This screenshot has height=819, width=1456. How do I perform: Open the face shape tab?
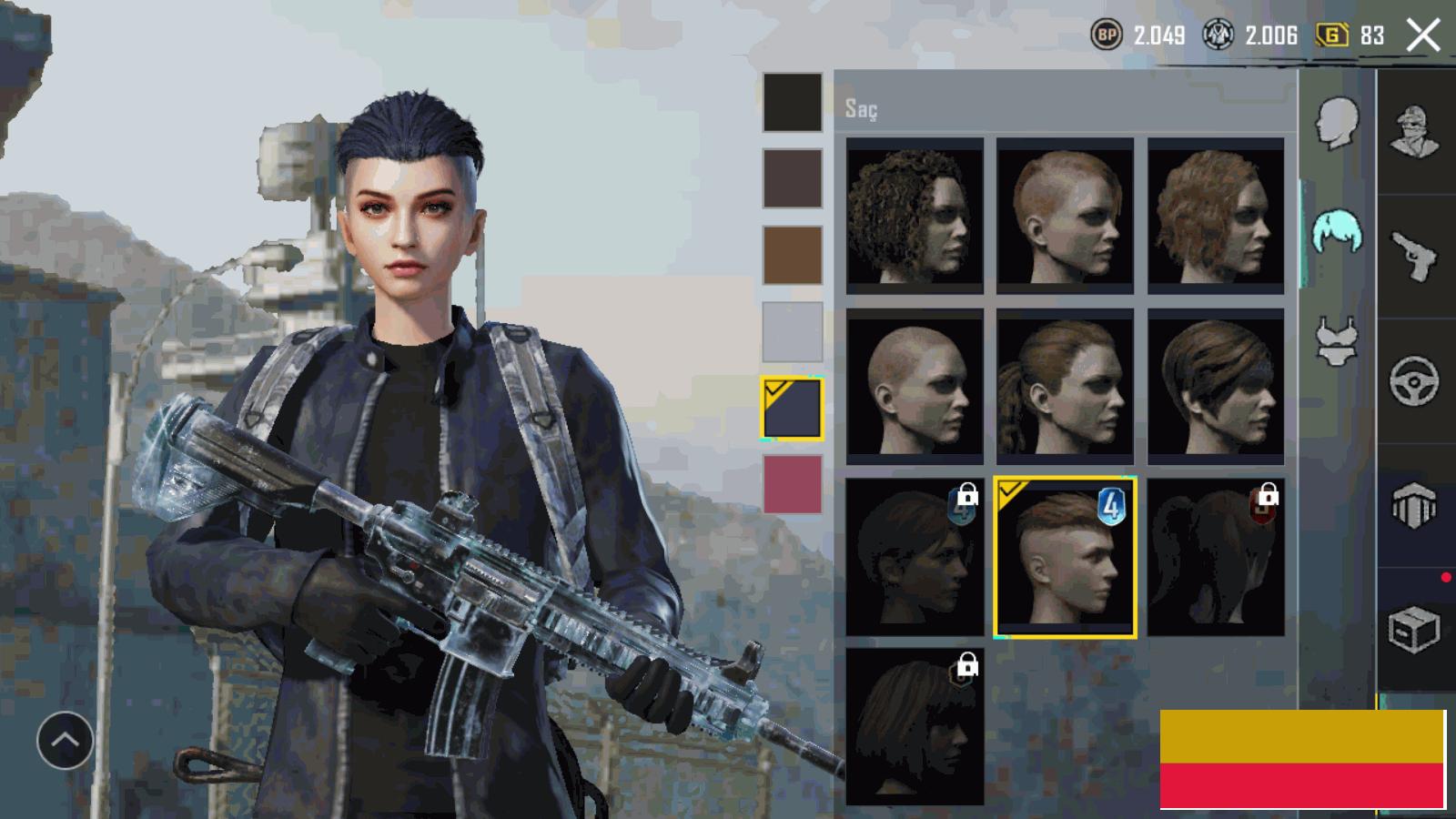(1337, 123)
